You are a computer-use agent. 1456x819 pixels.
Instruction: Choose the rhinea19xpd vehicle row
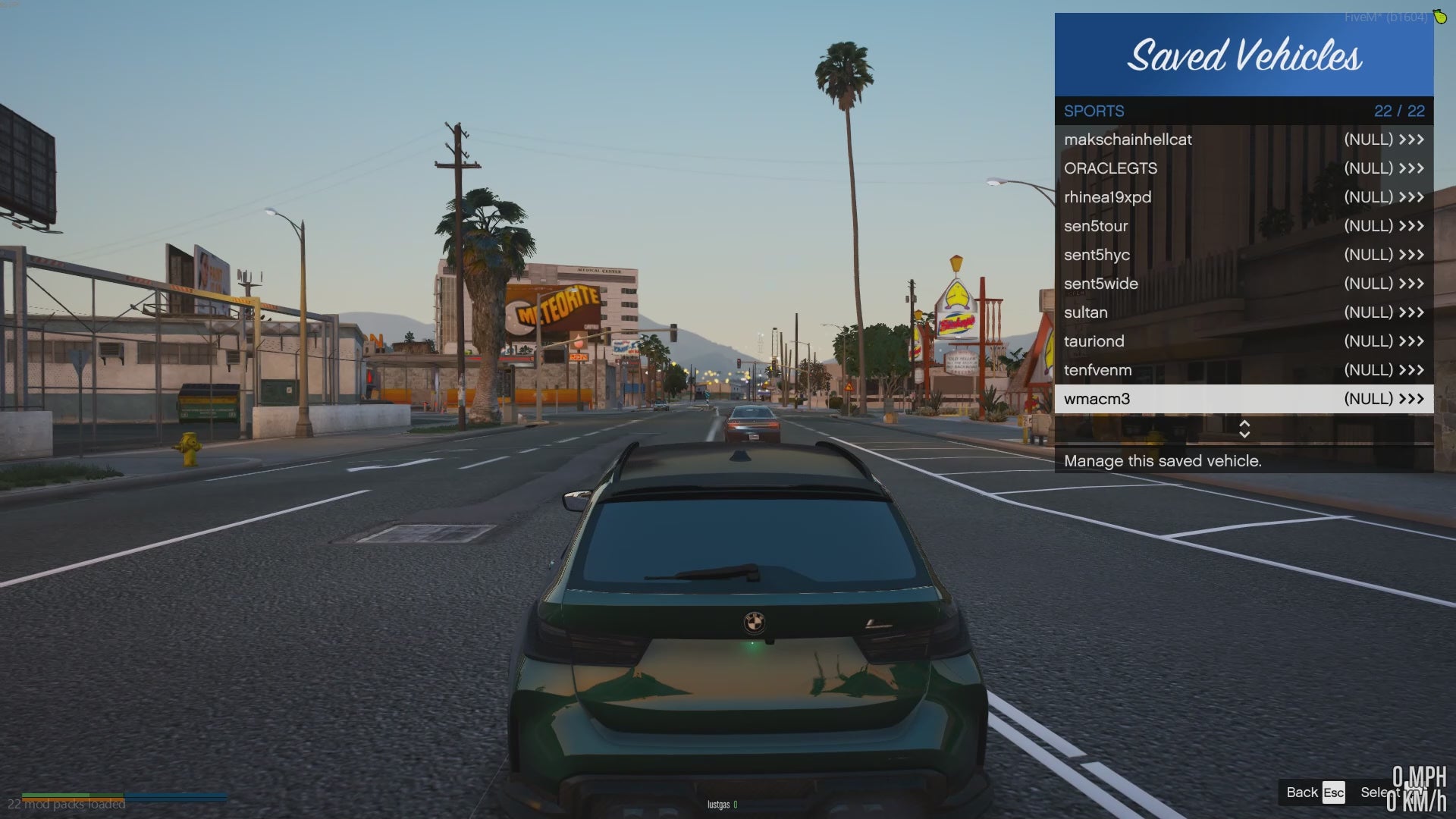[1244, 197]
